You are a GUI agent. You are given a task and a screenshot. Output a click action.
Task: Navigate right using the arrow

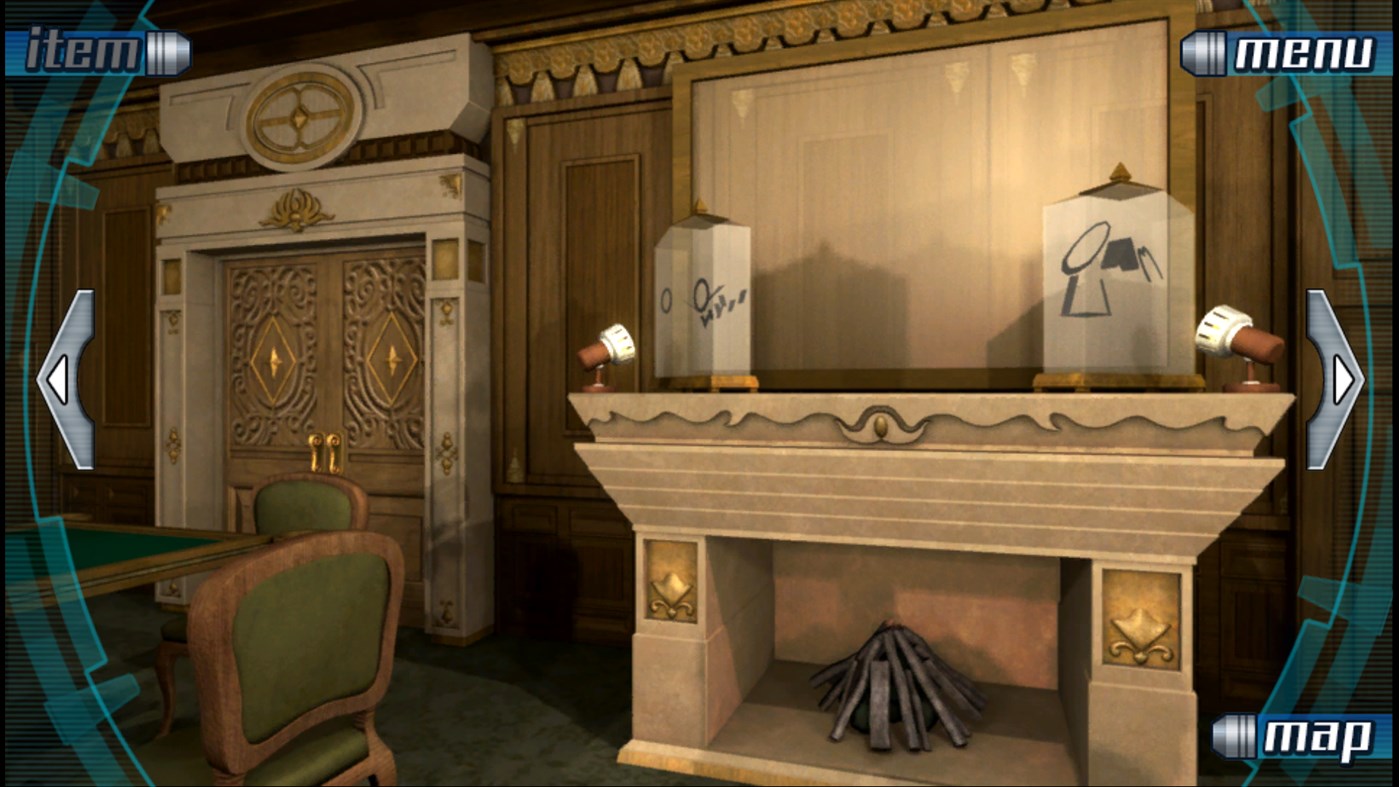(1344, 379)
